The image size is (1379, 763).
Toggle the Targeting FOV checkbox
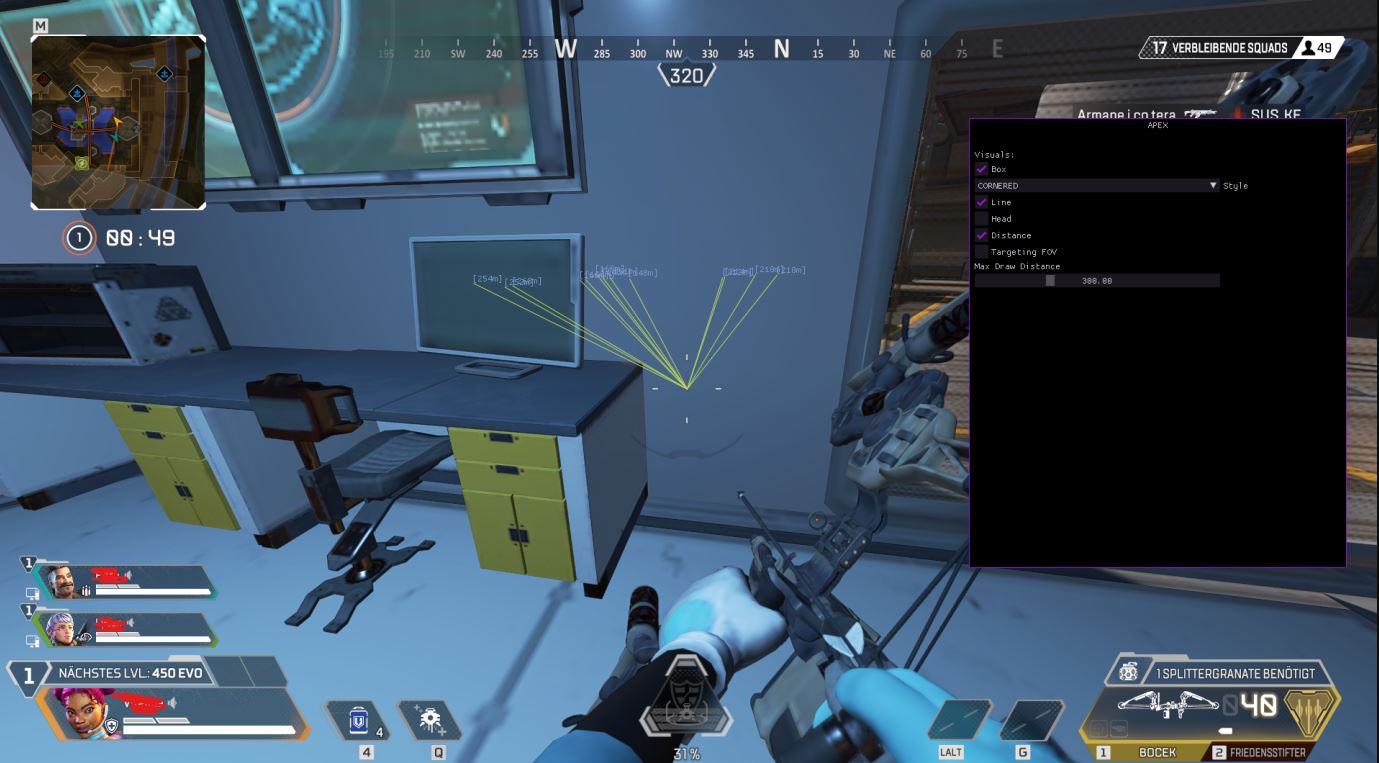tap(981, 251)
